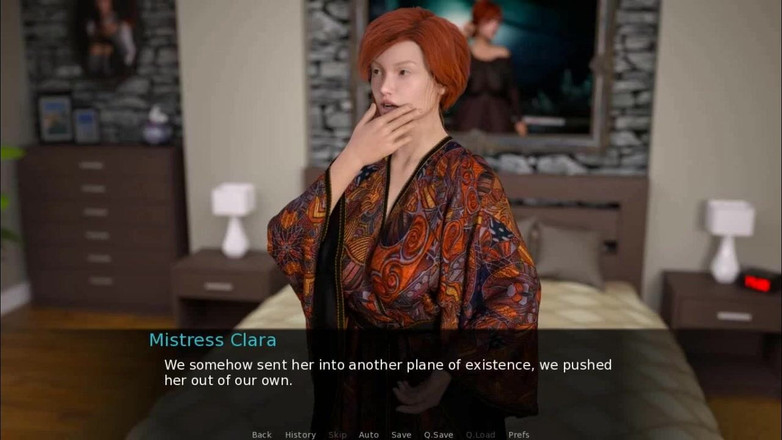
Task: Open the Prefs settings menu
Action: 518,435
